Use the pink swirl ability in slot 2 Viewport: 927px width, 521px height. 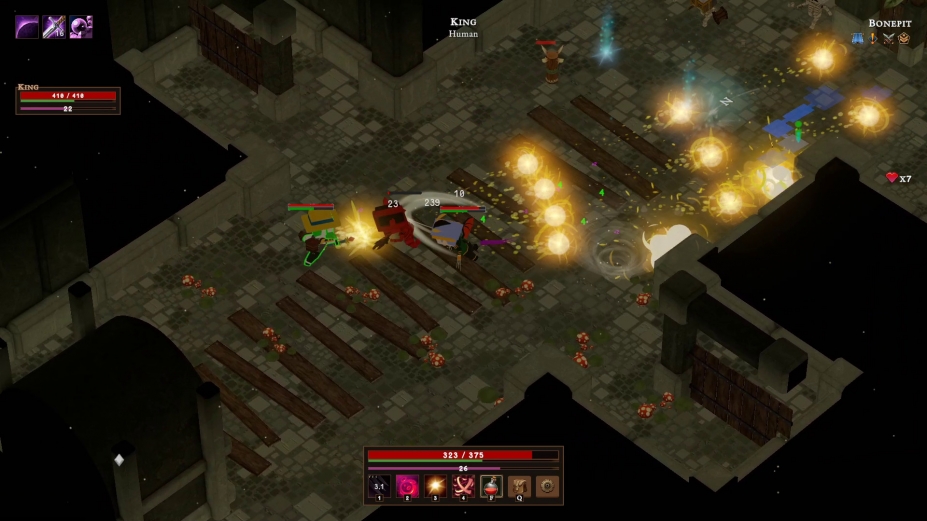(408, 486)
